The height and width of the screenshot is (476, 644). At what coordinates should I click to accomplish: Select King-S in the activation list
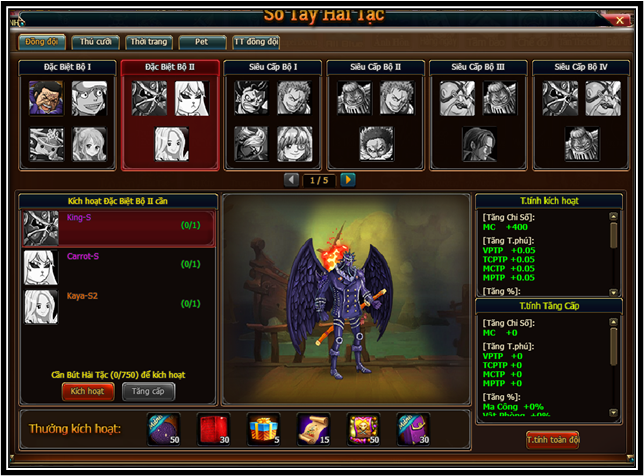point(118,227)
